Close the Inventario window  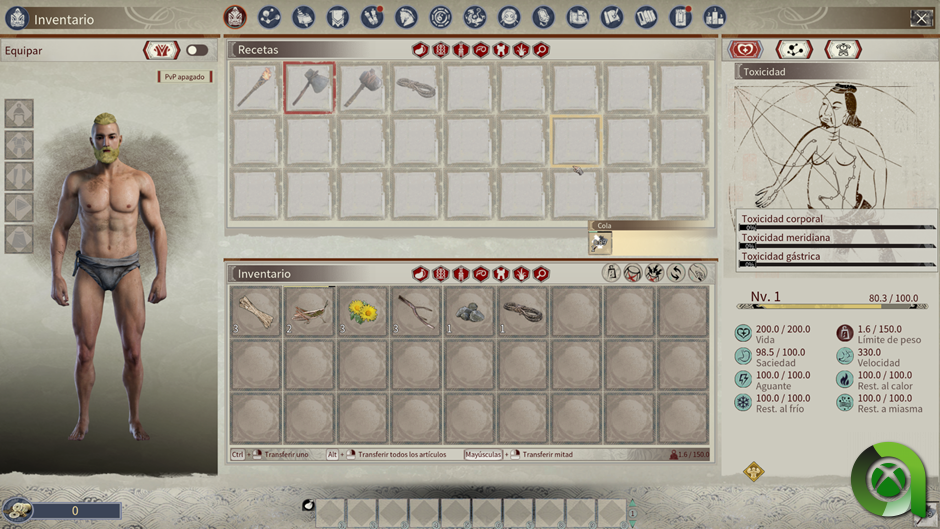(x=921, y=18)
